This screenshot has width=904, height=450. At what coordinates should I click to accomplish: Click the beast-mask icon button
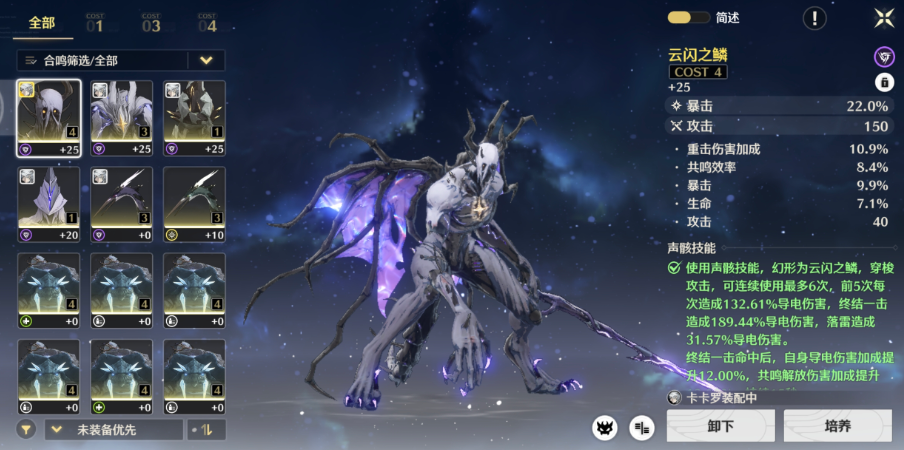click(604, 428)
